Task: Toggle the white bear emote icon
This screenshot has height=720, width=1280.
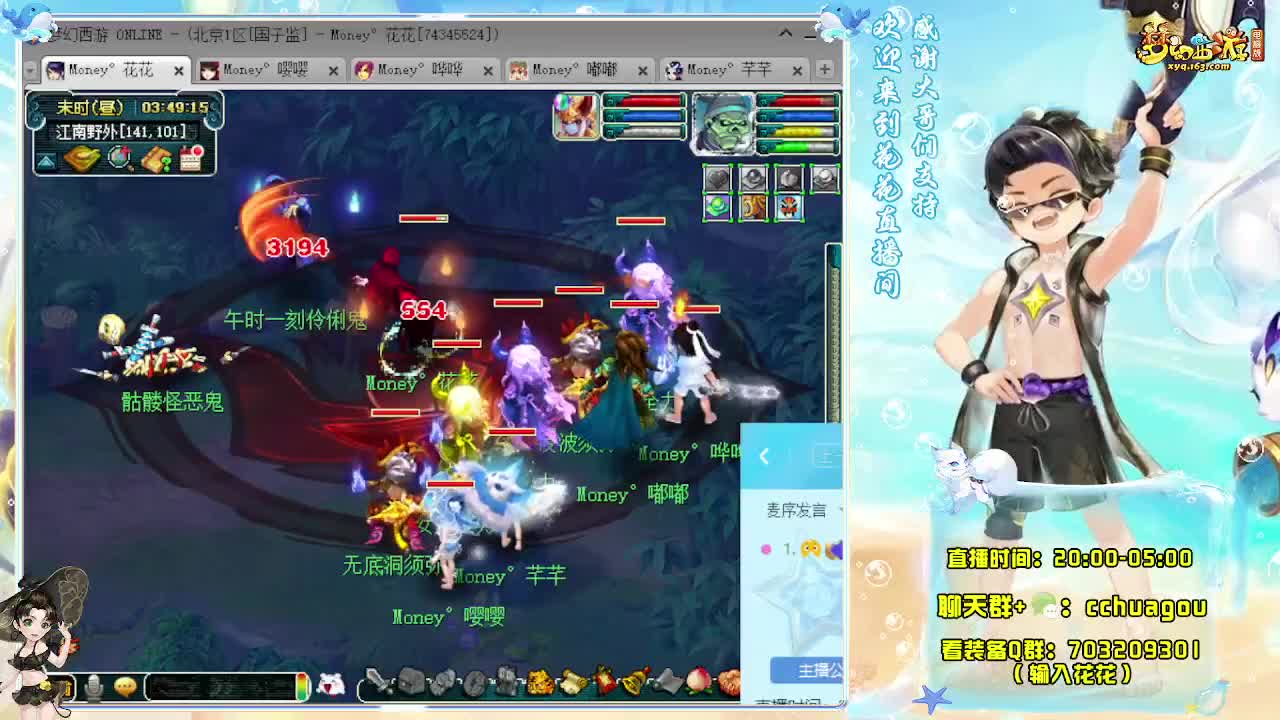Action: click(330, 683)
